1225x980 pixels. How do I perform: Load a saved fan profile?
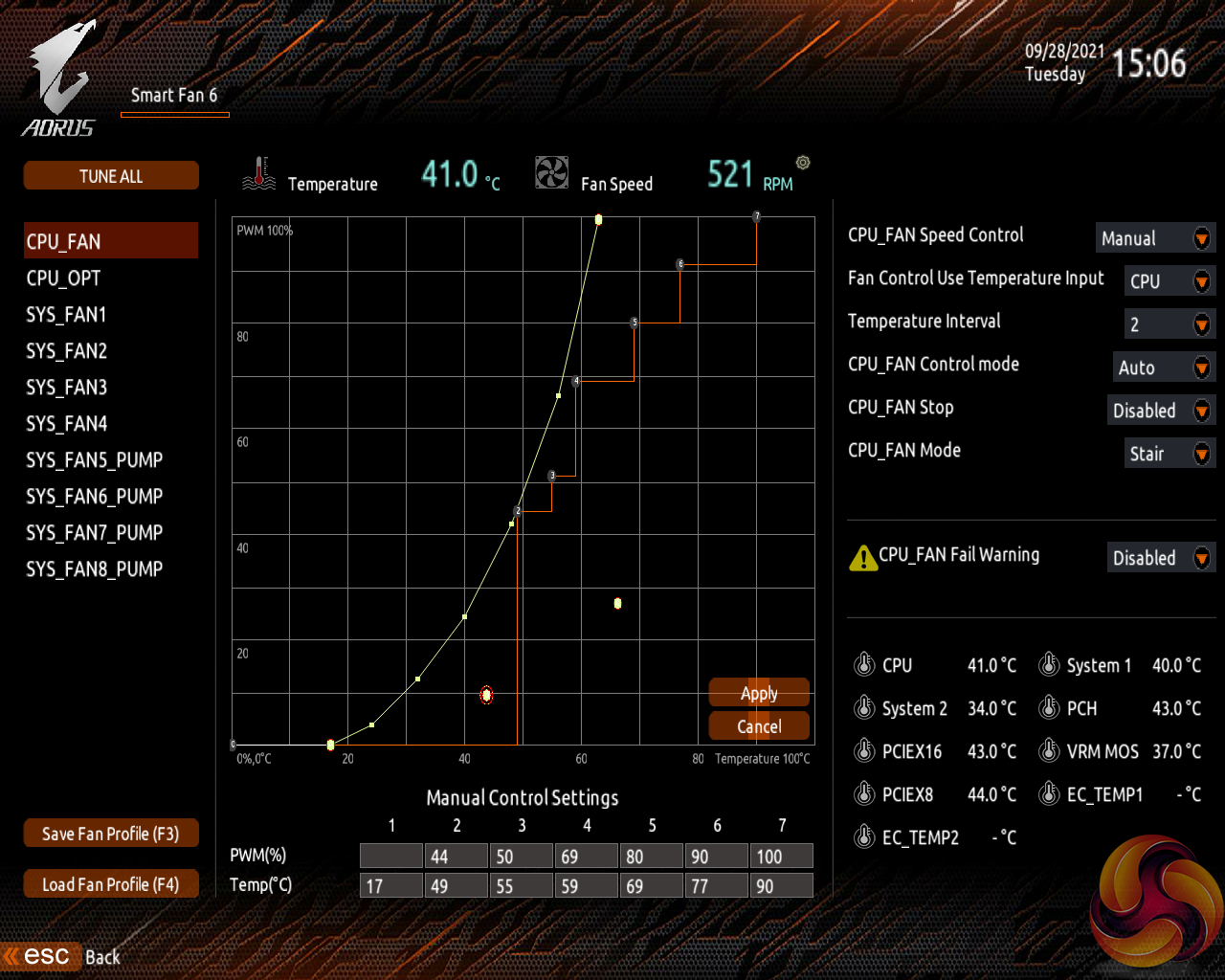pos(111,884)
